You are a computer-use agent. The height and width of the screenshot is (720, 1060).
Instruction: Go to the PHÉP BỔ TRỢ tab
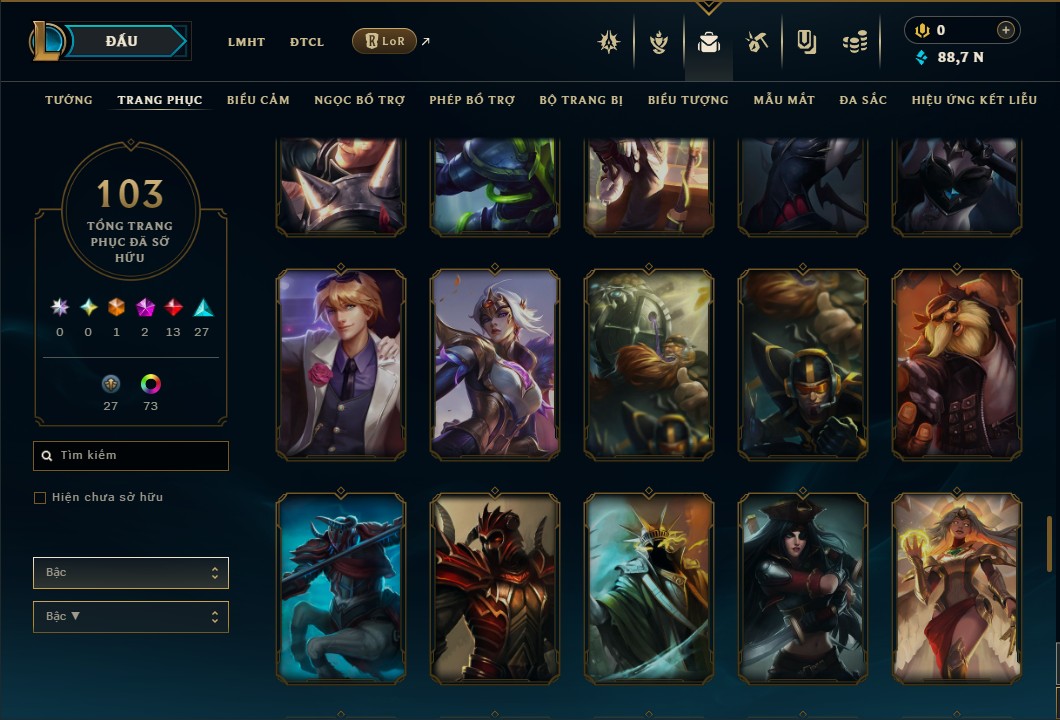[x=472, y=100]
